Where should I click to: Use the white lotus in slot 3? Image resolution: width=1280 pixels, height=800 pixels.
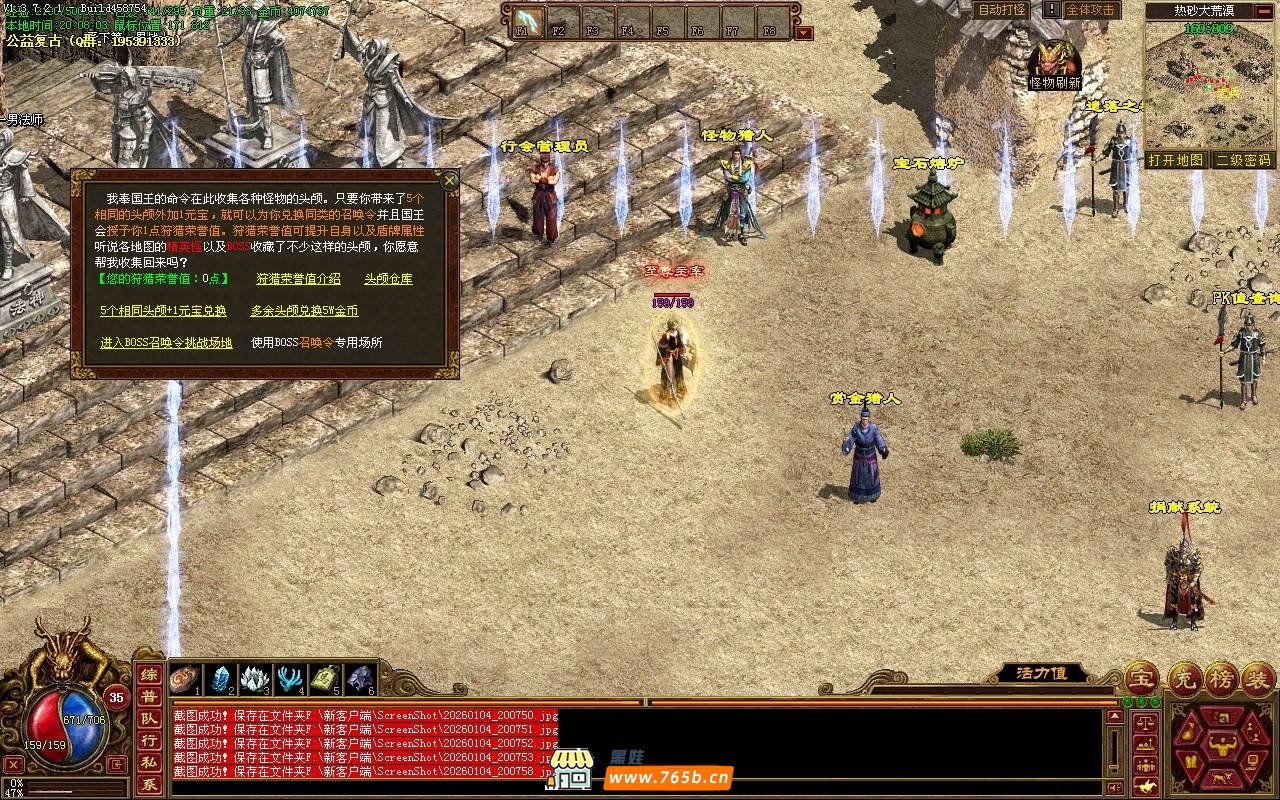(255, 679)
